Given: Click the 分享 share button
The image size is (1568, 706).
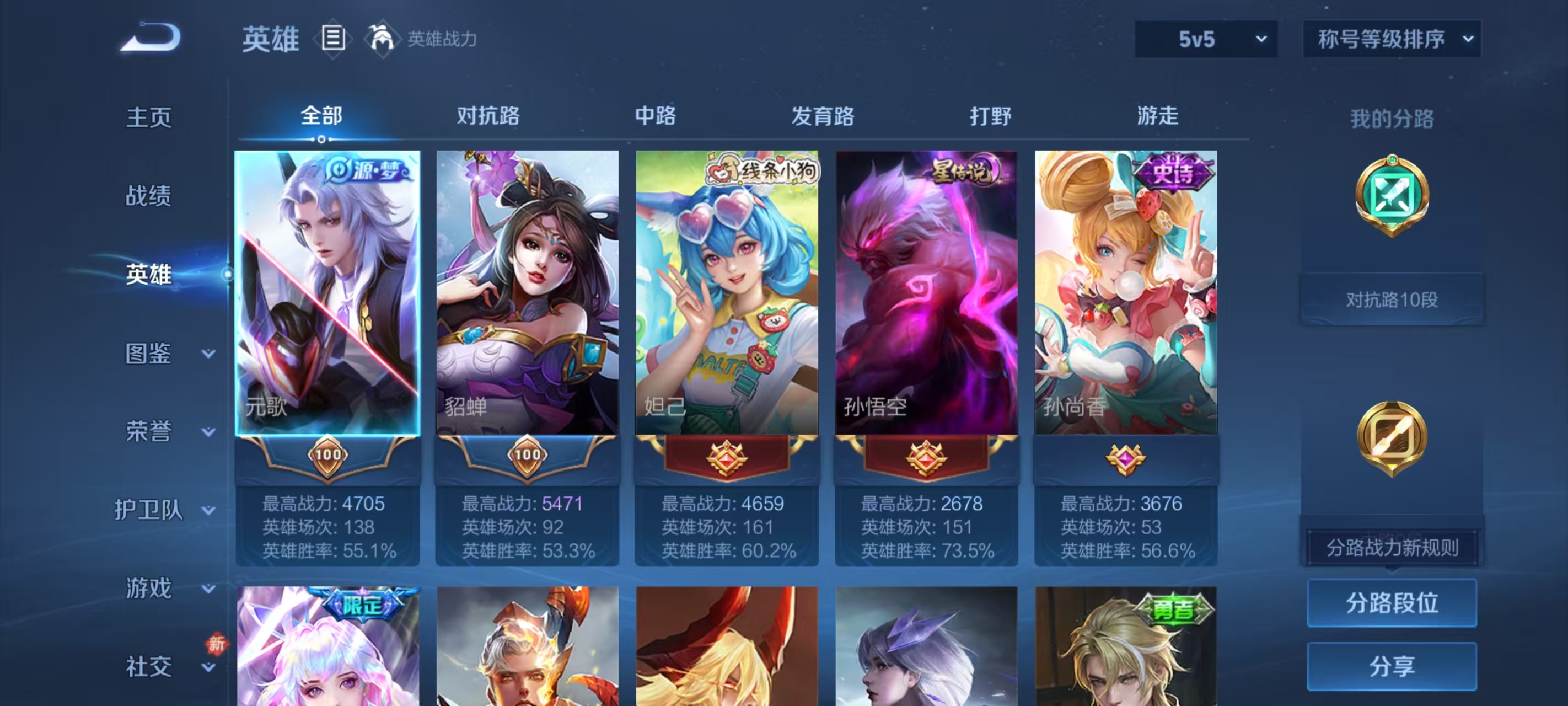Looking at the screenshot, I should (x=1393, y=666).
